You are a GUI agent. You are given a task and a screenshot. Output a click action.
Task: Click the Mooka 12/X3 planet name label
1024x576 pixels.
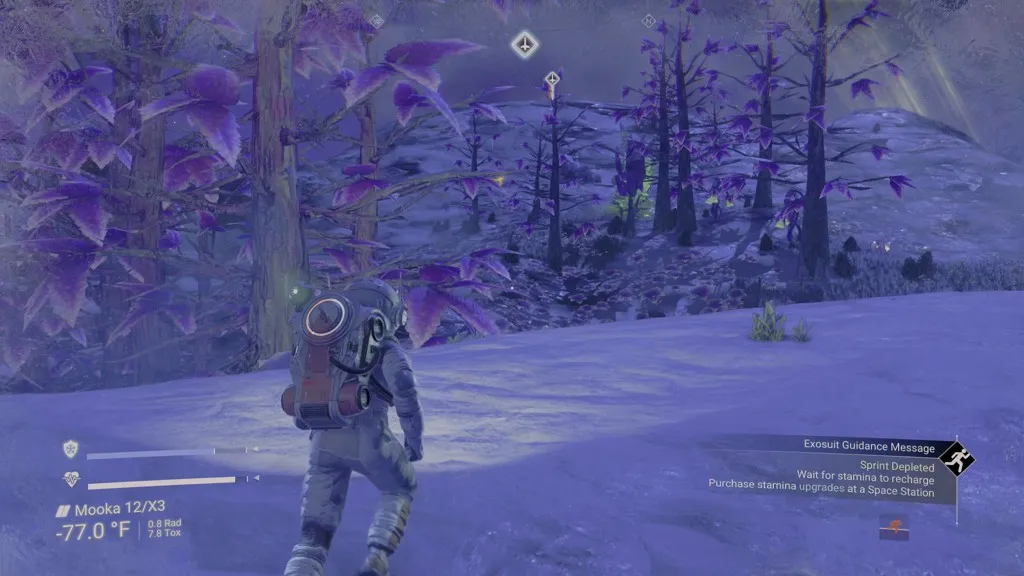click(x=110, y=510)
